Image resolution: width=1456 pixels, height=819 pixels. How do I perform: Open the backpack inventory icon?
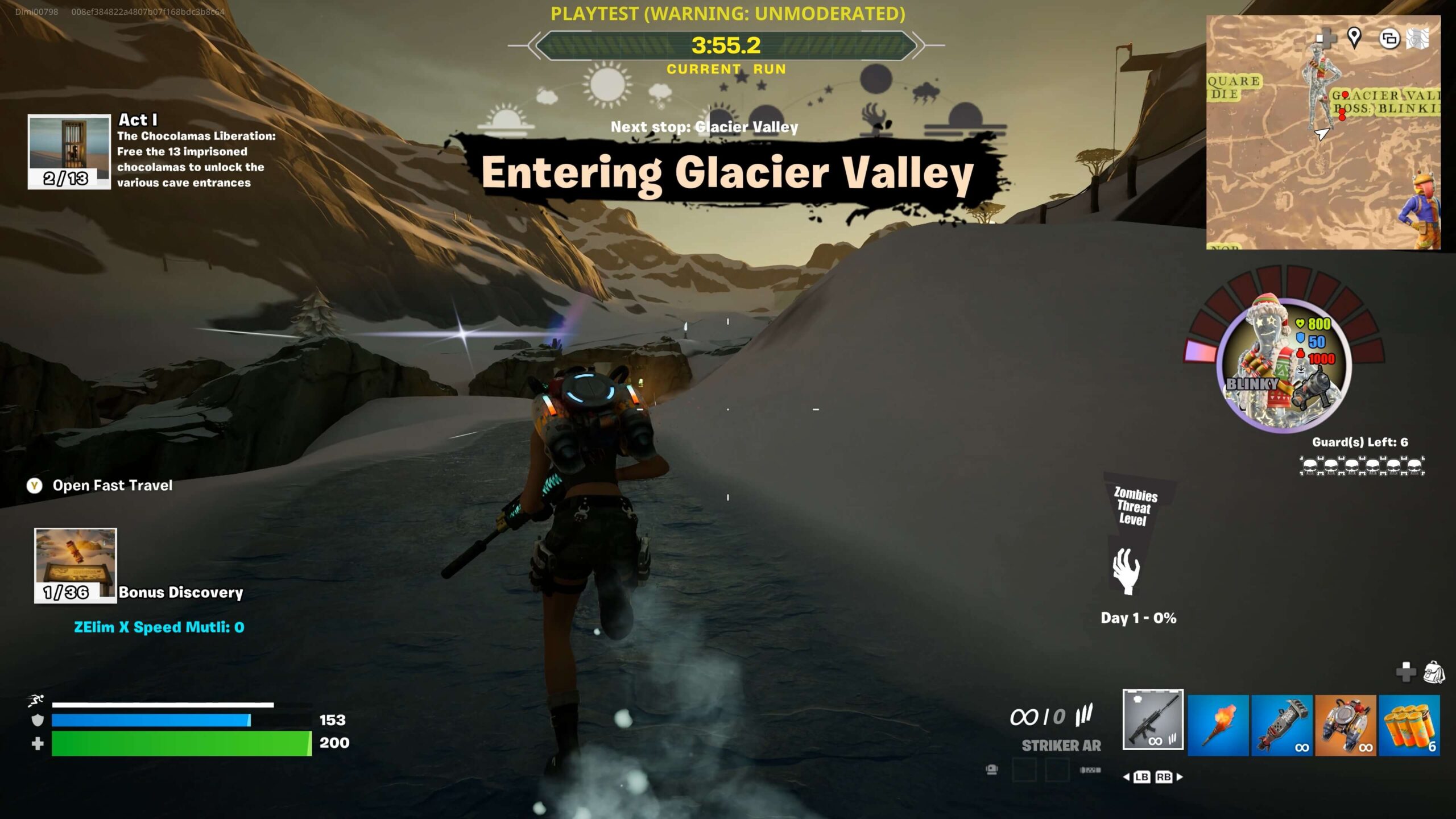click(x=1434, y=672)
